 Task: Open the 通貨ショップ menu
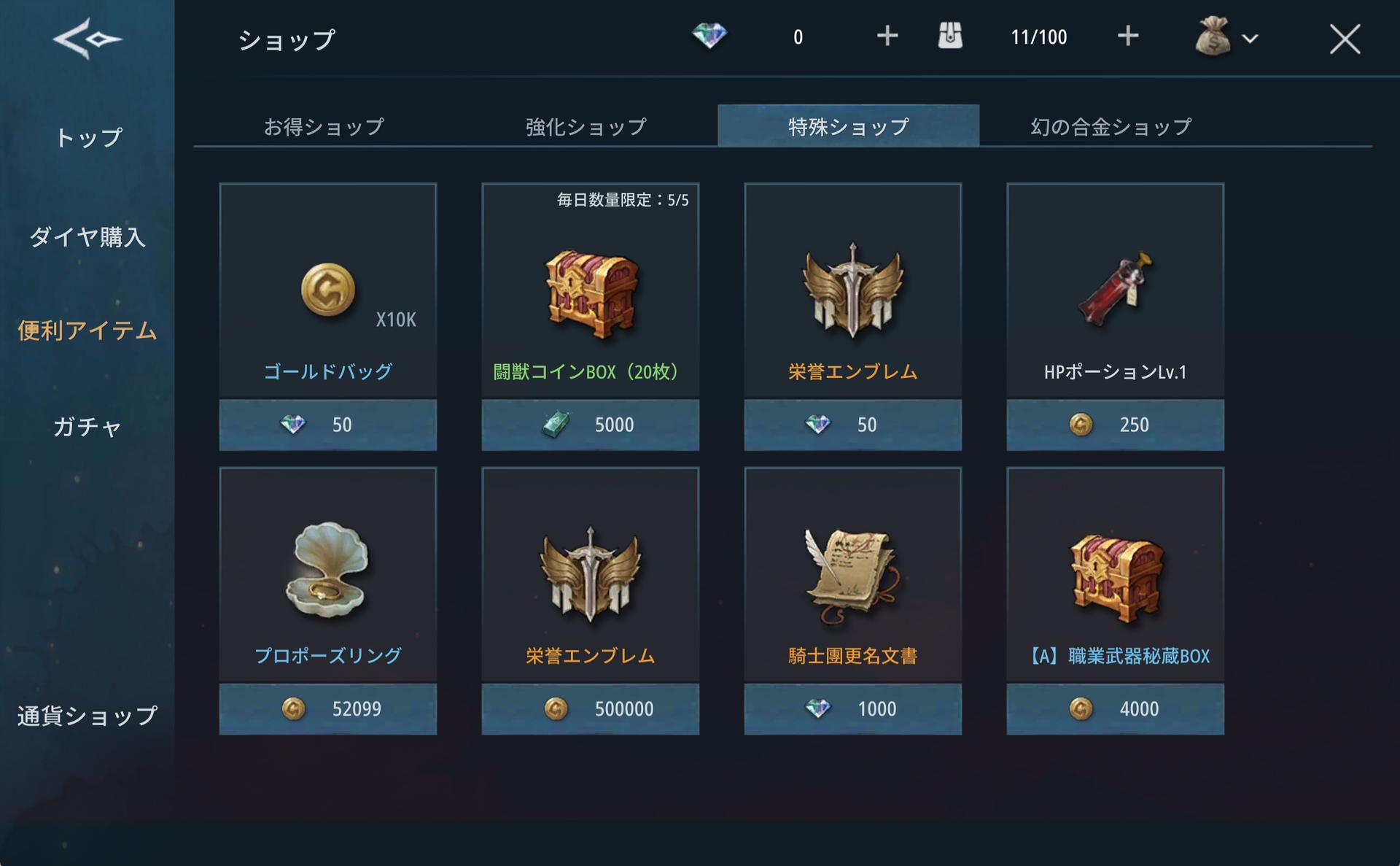(87, 716)
